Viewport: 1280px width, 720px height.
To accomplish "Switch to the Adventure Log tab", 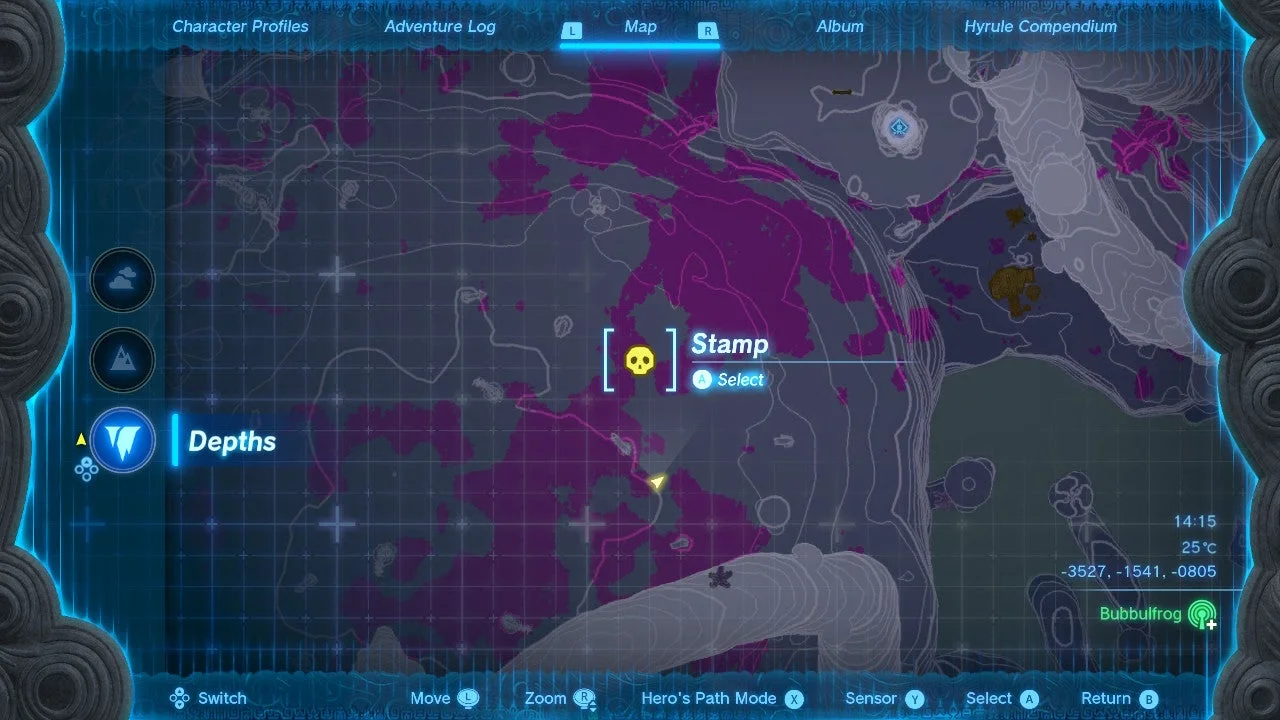I will point(440,27).
